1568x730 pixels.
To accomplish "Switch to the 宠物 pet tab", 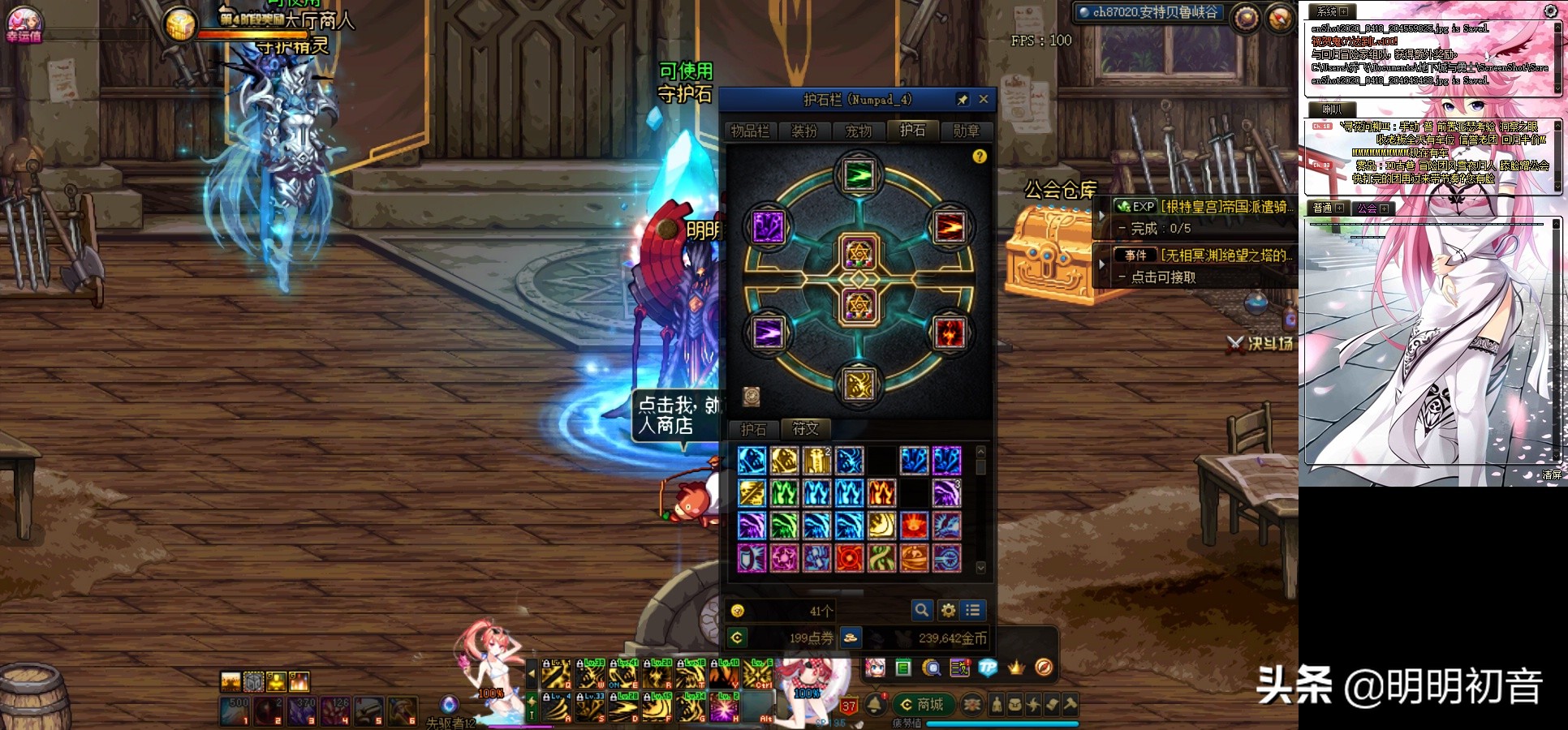I will click(859, 131).
